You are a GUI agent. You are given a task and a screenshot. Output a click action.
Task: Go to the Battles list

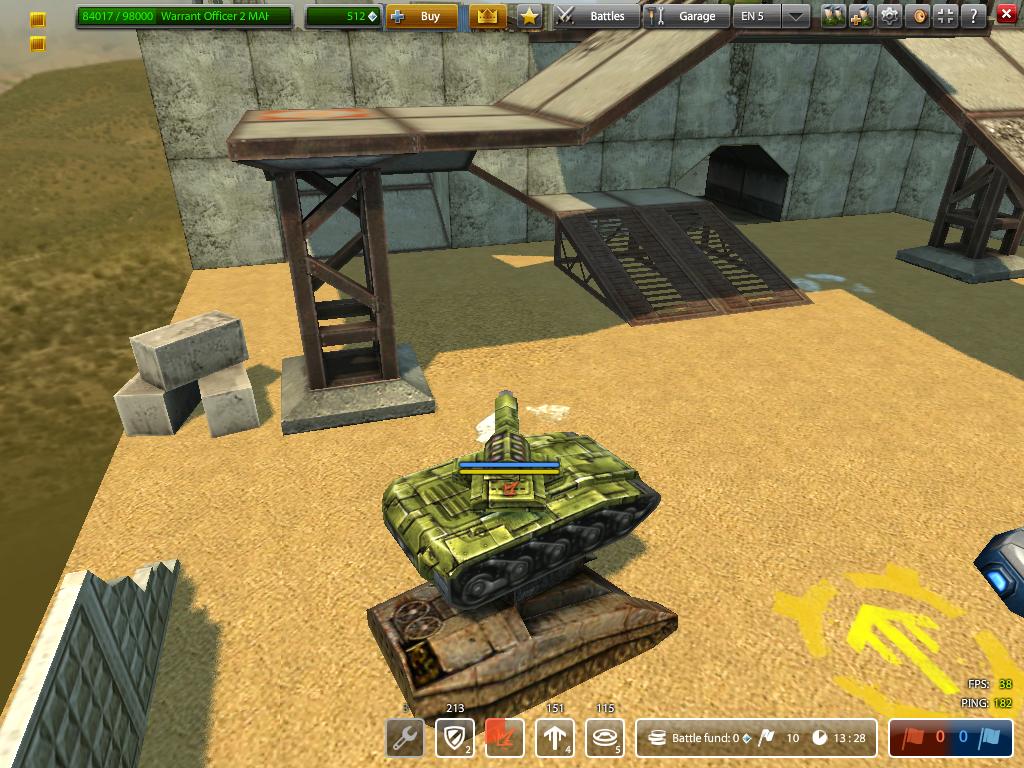(x=596, y=16)
